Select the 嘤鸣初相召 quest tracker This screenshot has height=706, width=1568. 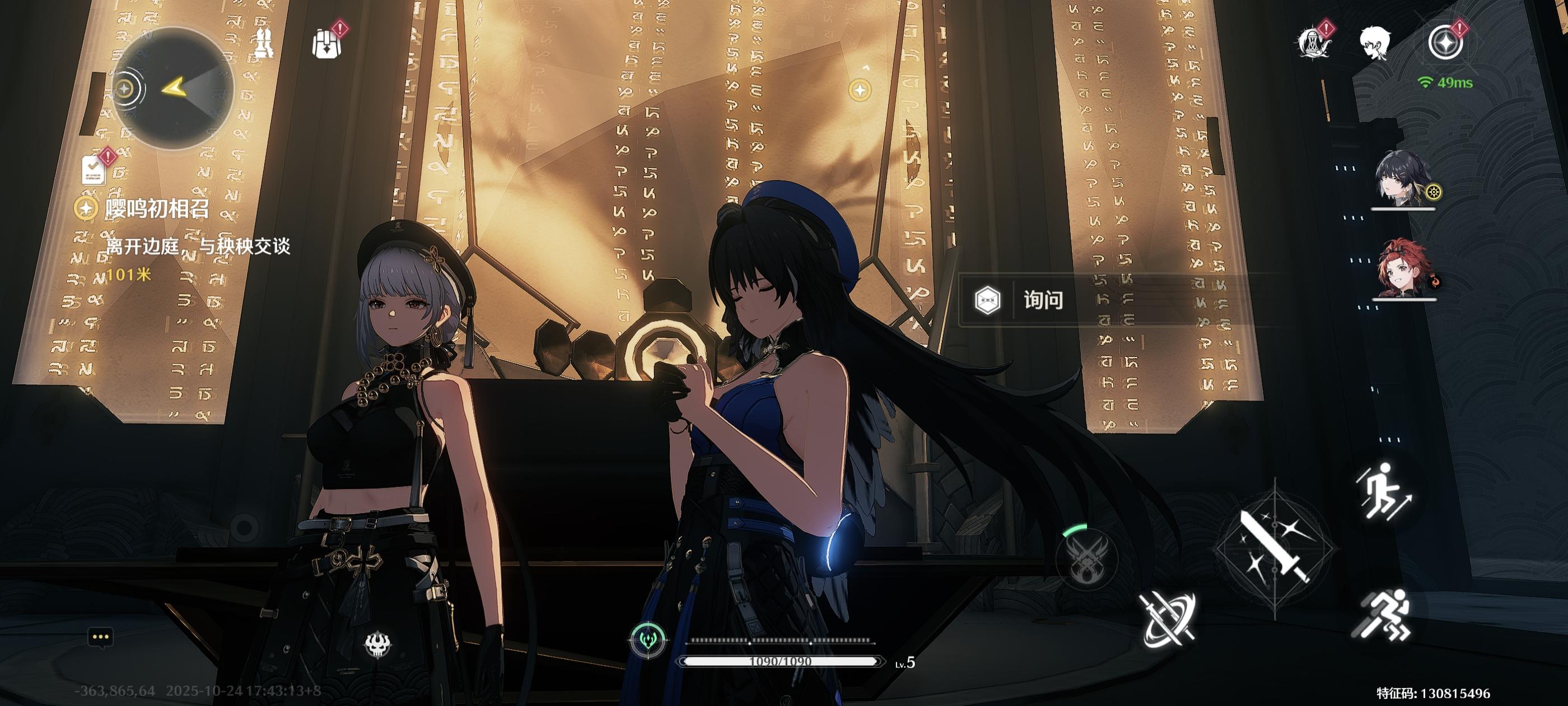(157, 209)
